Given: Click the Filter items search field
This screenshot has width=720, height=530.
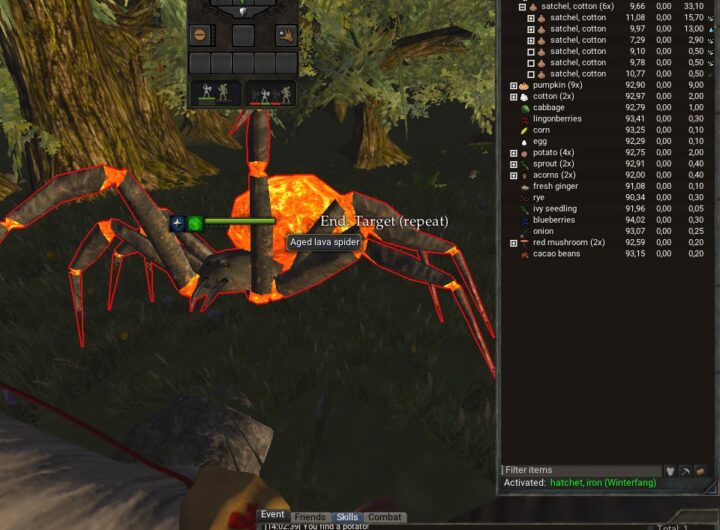Looking at the screenshot, I should [580, 470].
